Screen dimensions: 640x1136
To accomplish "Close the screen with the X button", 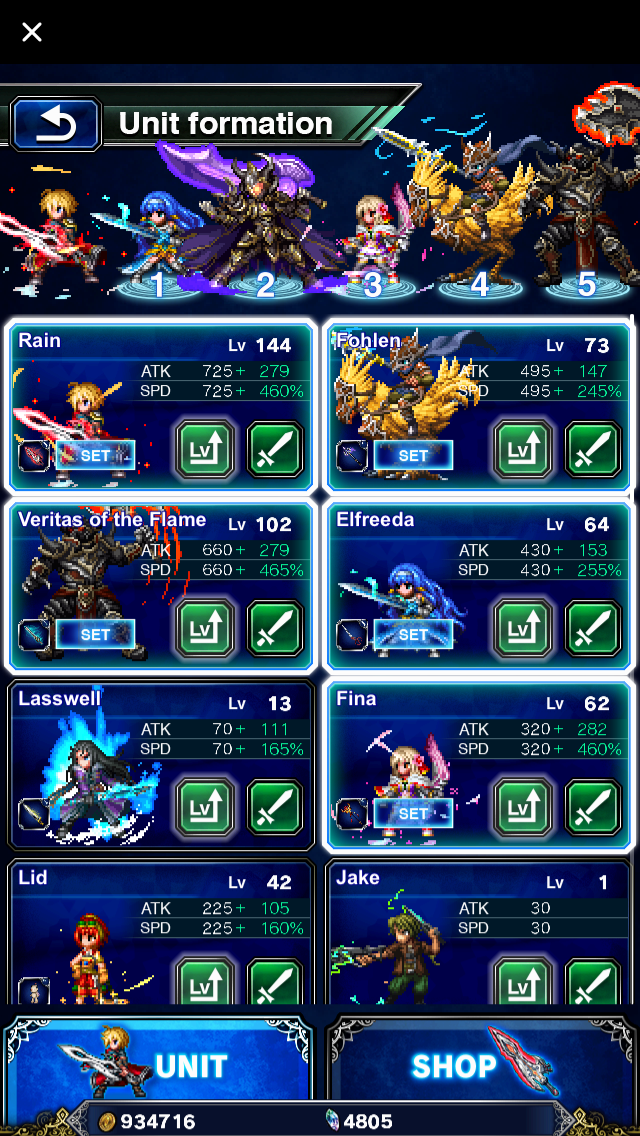I will [32, 32].
